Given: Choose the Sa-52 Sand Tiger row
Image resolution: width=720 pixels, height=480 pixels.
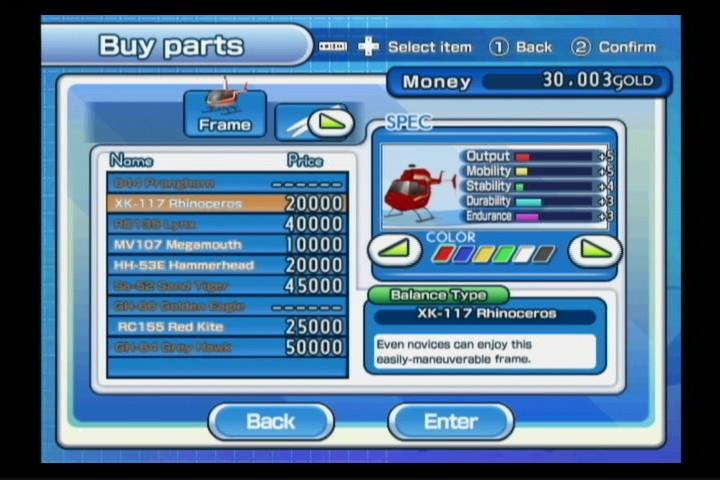Looking at the screenshot, I should coord(227,285).
